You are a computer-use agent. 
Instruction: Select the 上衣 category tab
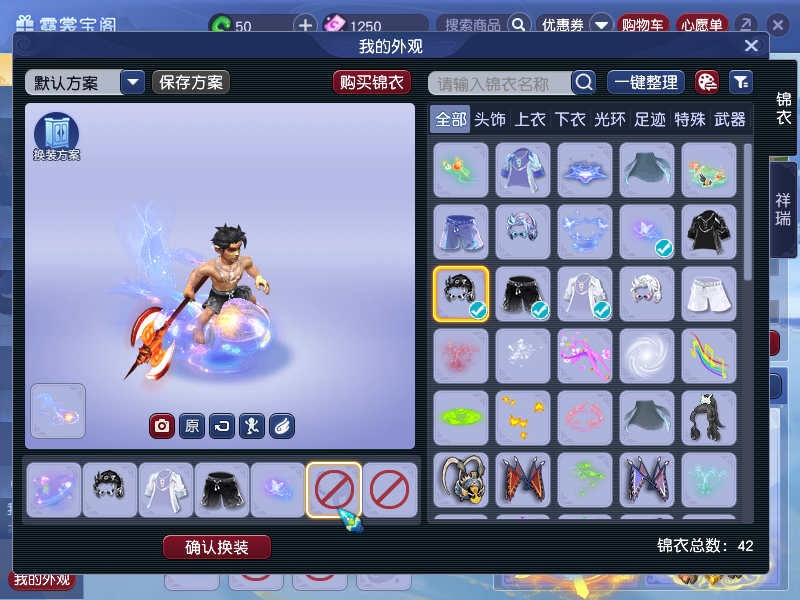click(530, 120)
